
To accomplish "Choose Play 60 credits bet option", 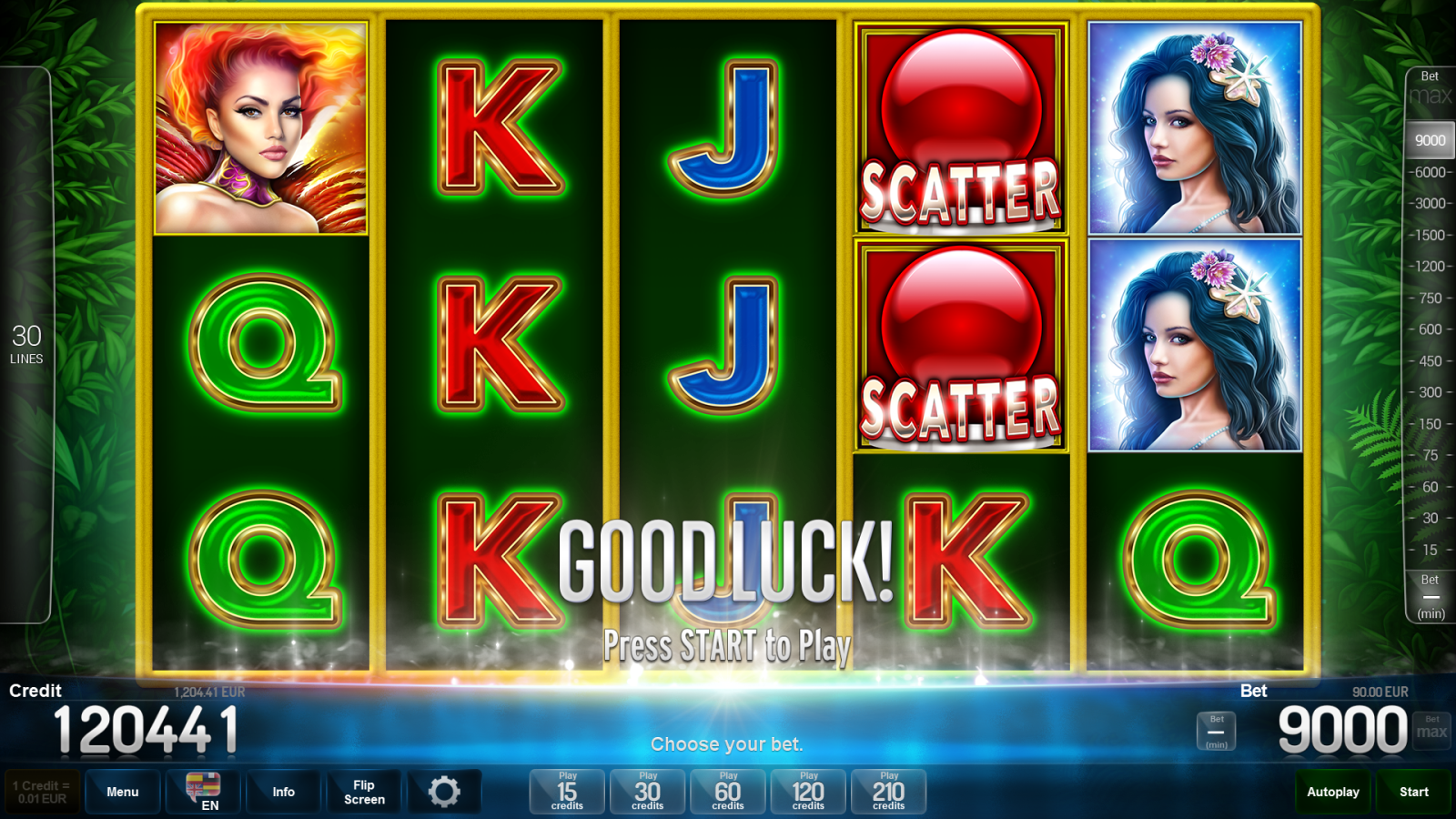I will point(727,791).
